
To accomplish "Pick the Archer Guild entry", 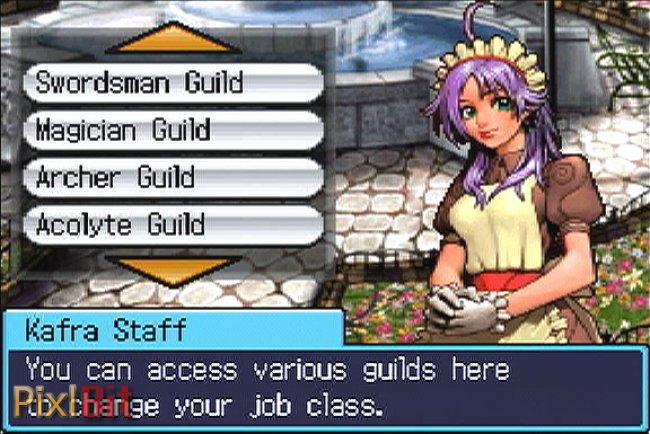I will (172, 177).
